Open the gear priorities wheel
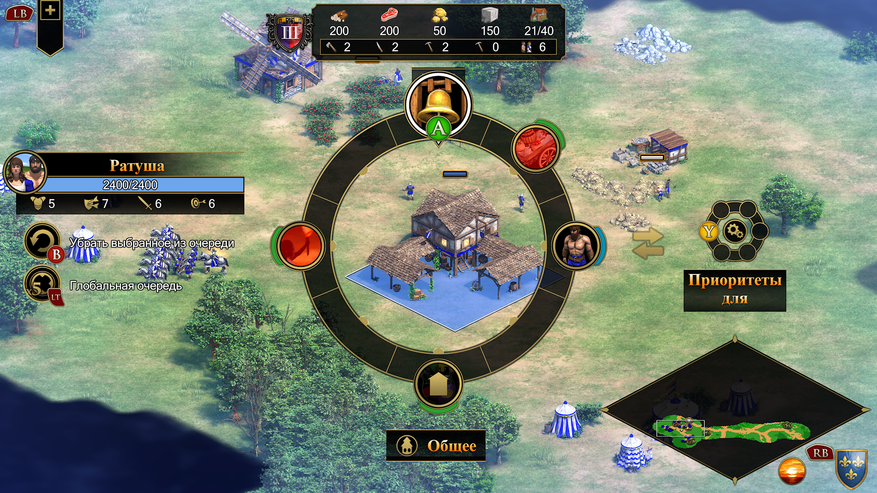 point(735,232)
